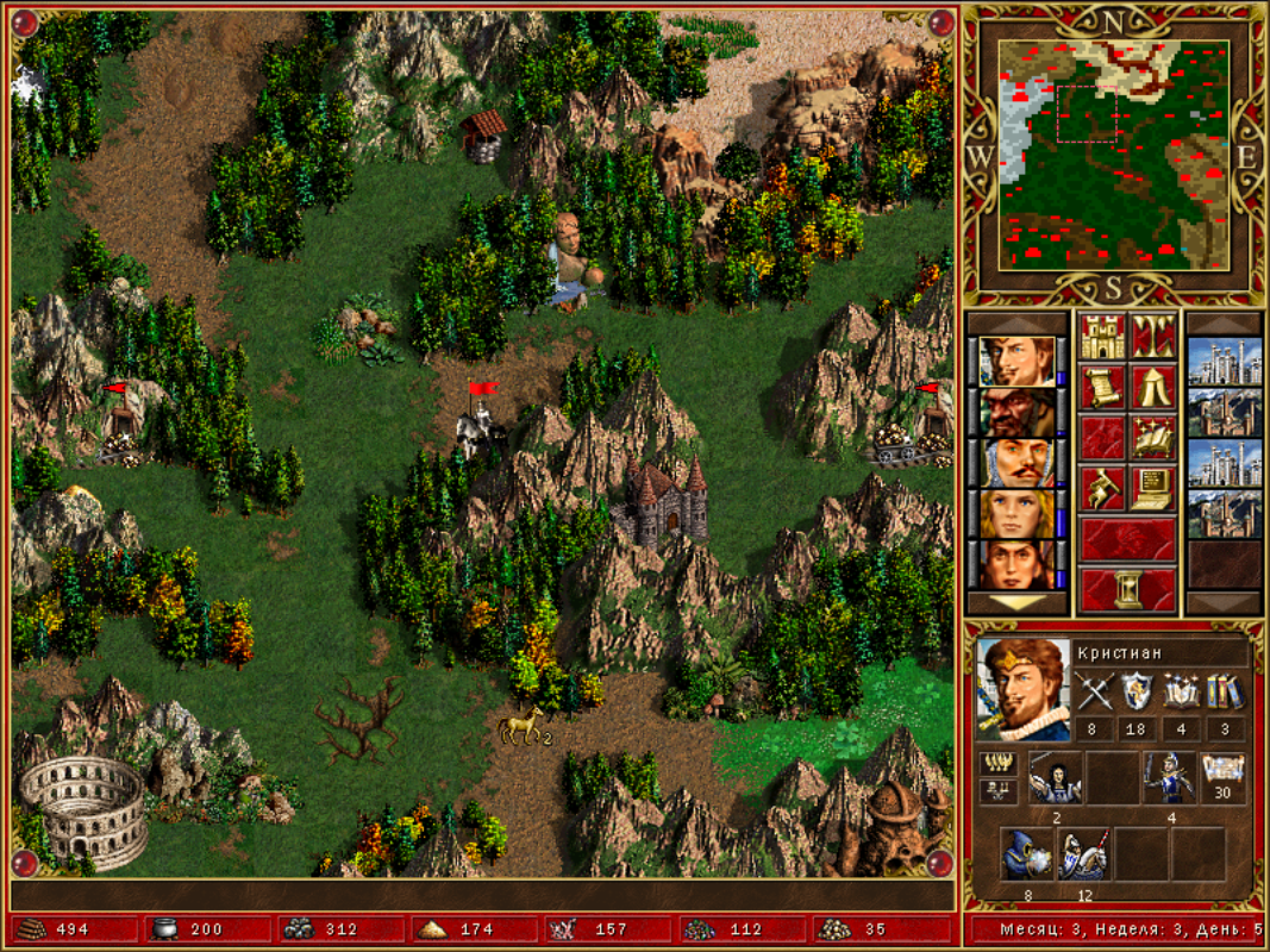Select the red-mustached hero in the chainmail hood
The height and width of the screenshot is (952, 1270).
(1017, 463)
